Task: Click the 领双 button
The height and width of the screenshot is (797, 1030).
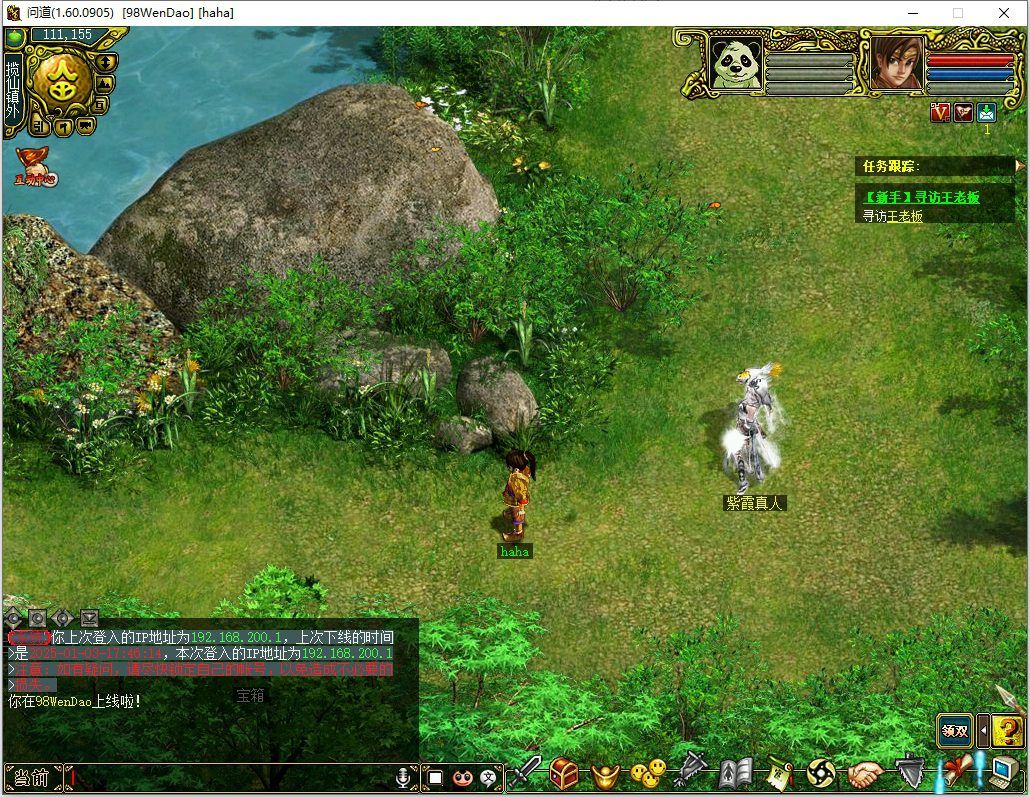Action: (x=955, y=731)
